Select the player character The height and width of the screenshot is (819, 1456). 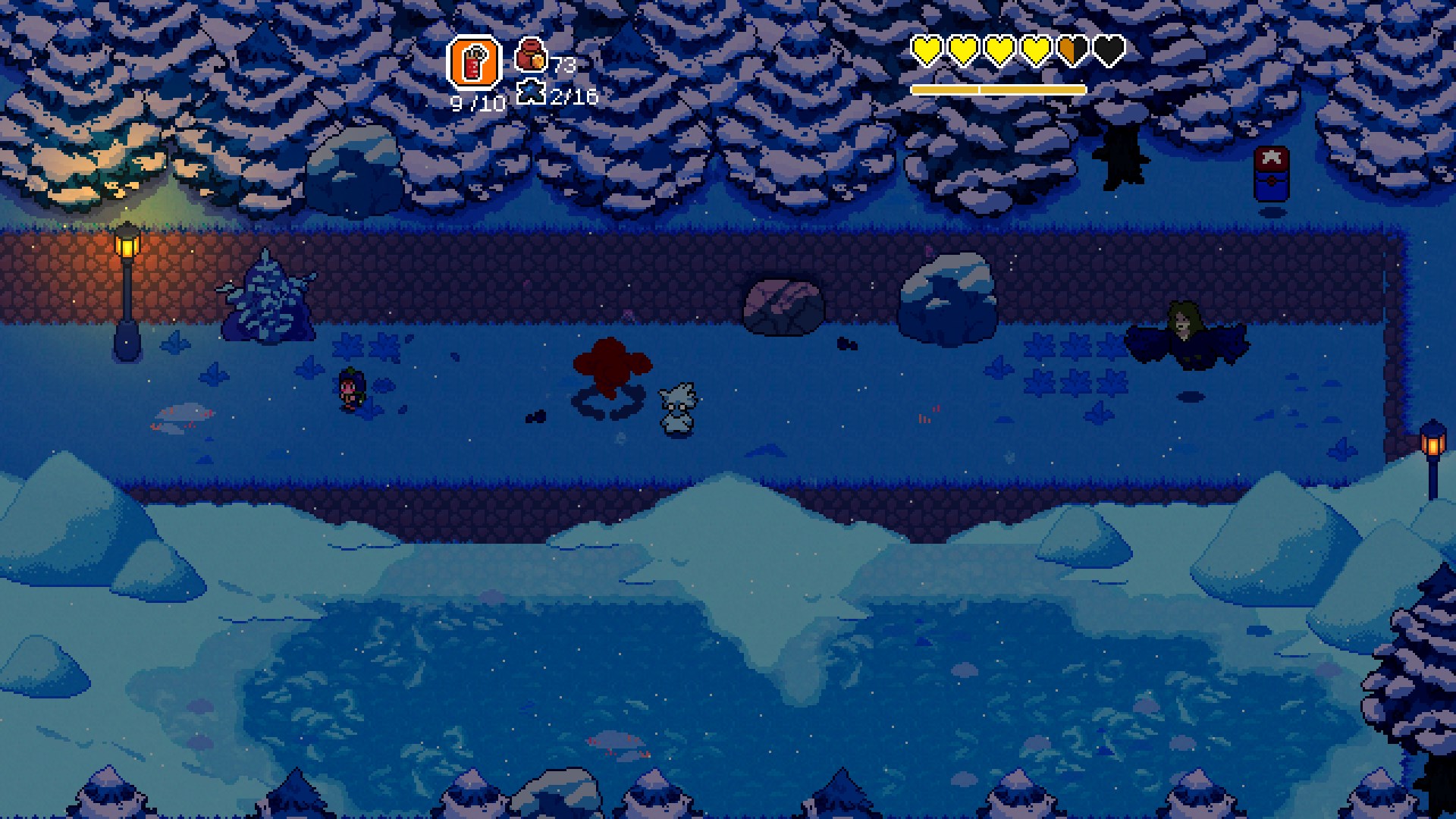click(350, 391)
